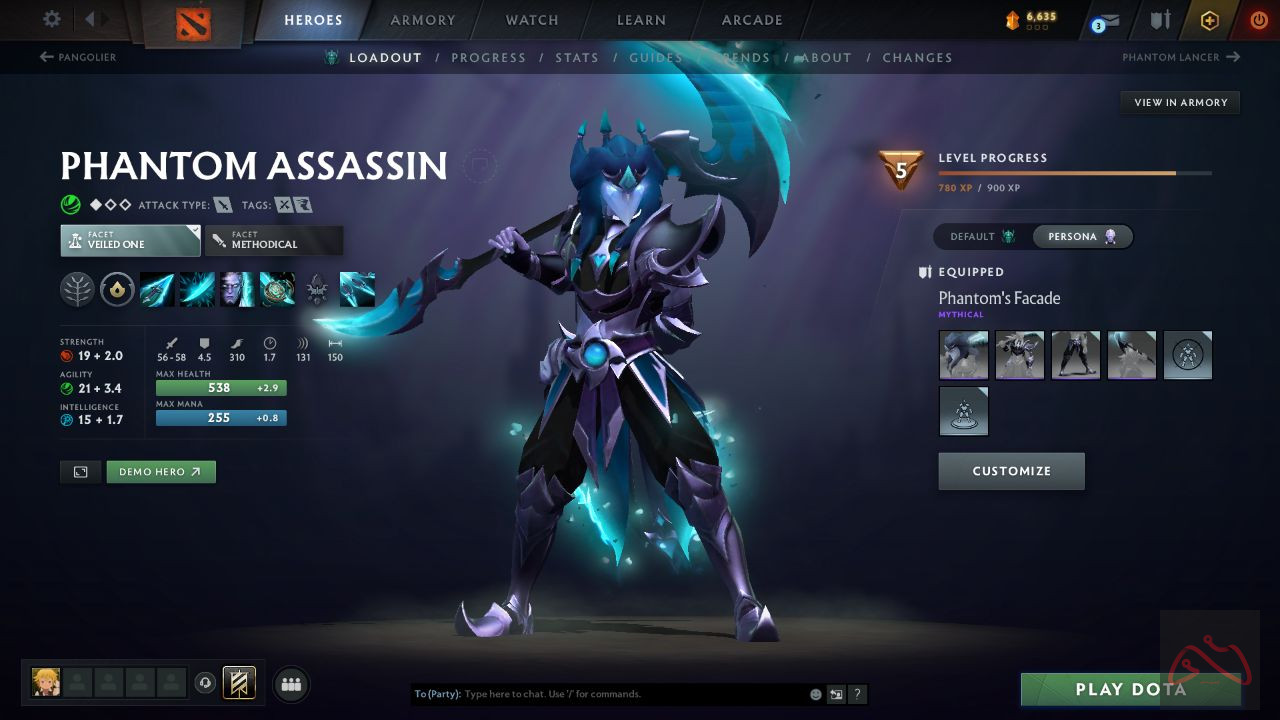Viewport: 1280px width, 720px height.
Task: Click View in Armory button
Action: pyautogui.click(x=1180, y=102)
